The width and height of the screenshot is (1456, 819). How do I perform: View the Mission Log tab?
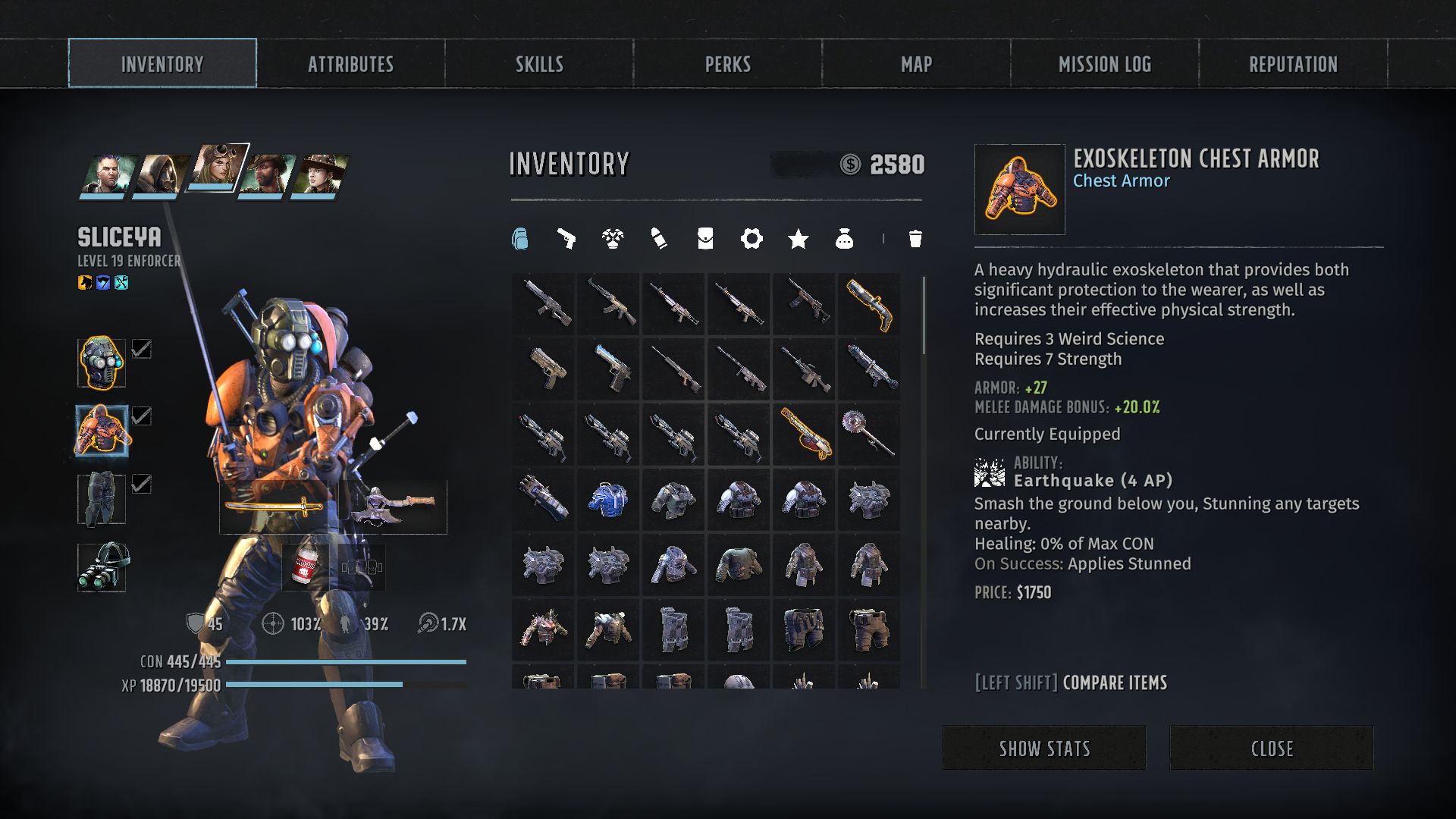(x=1104, y=64)
